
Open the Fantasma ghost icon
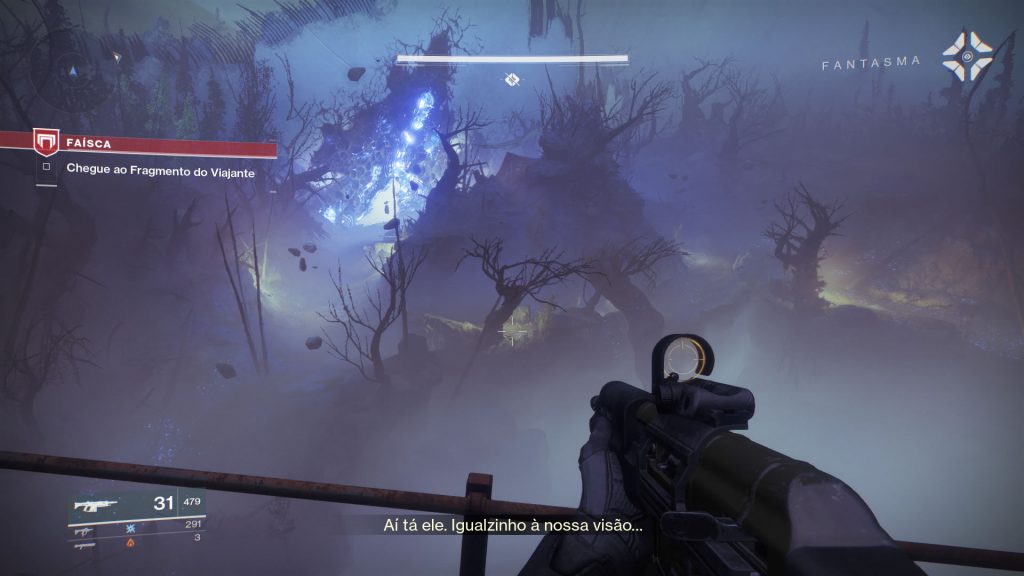pyautogui.click(x=967, y=57)
